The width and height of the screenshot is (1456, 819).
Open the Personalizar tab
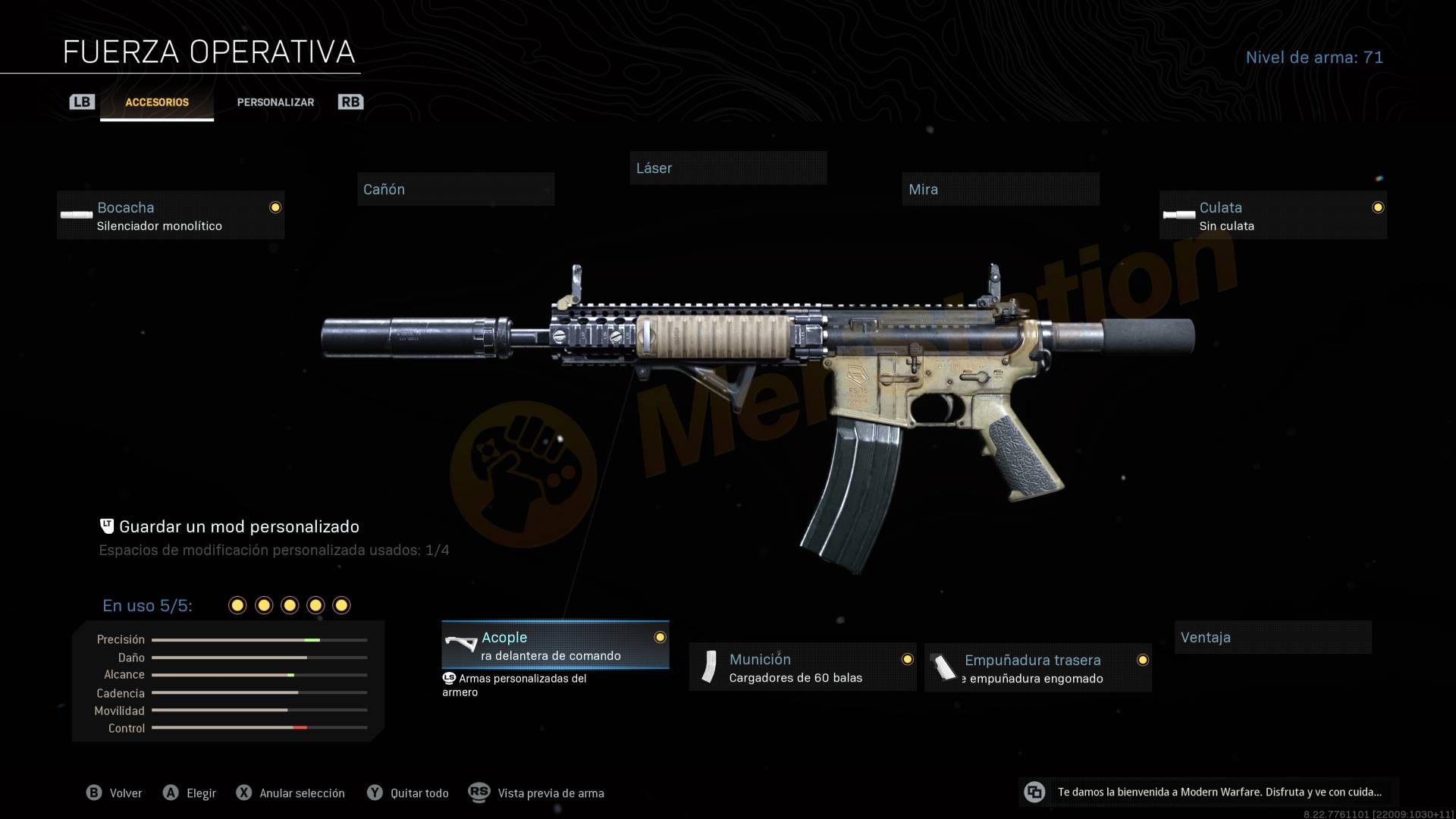(x=275, y=102)
